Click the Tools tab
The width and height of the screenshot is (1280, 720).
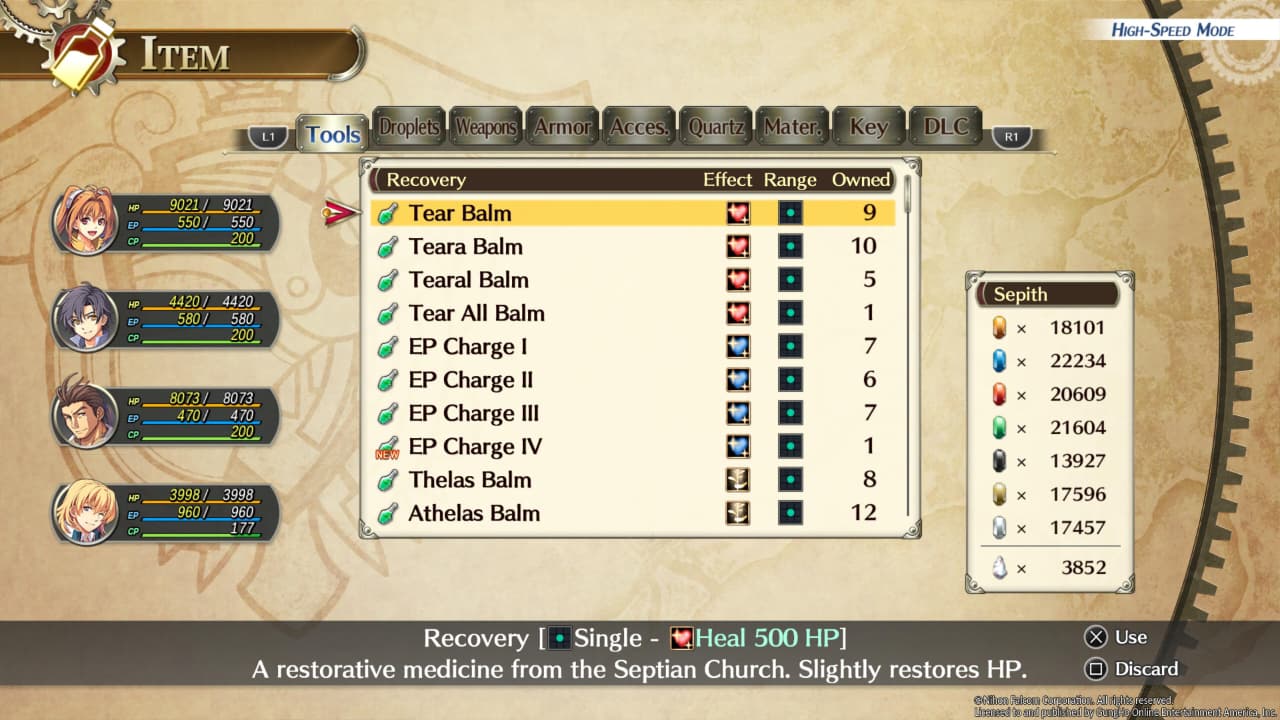333,135
